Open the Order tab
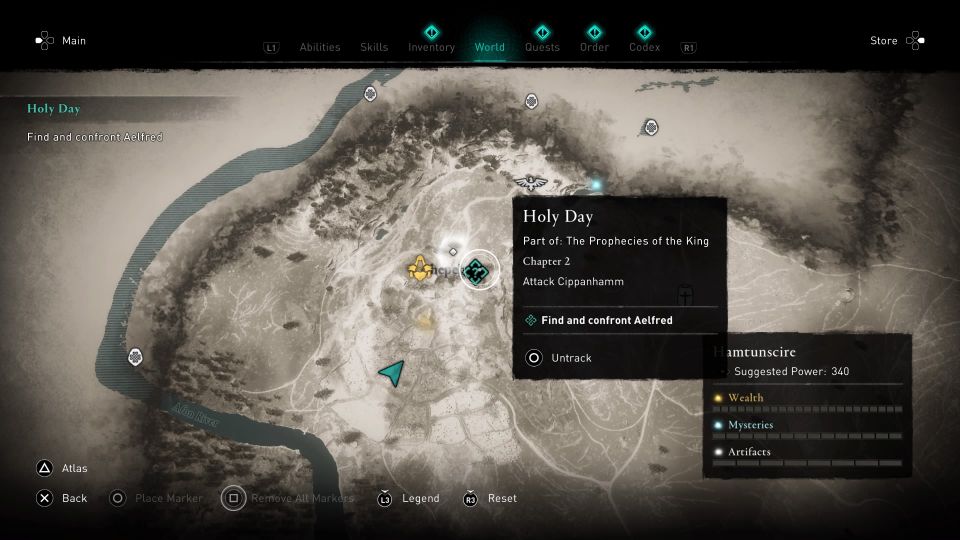The width and height of the screenshot is (960, 540). (594, 47)
